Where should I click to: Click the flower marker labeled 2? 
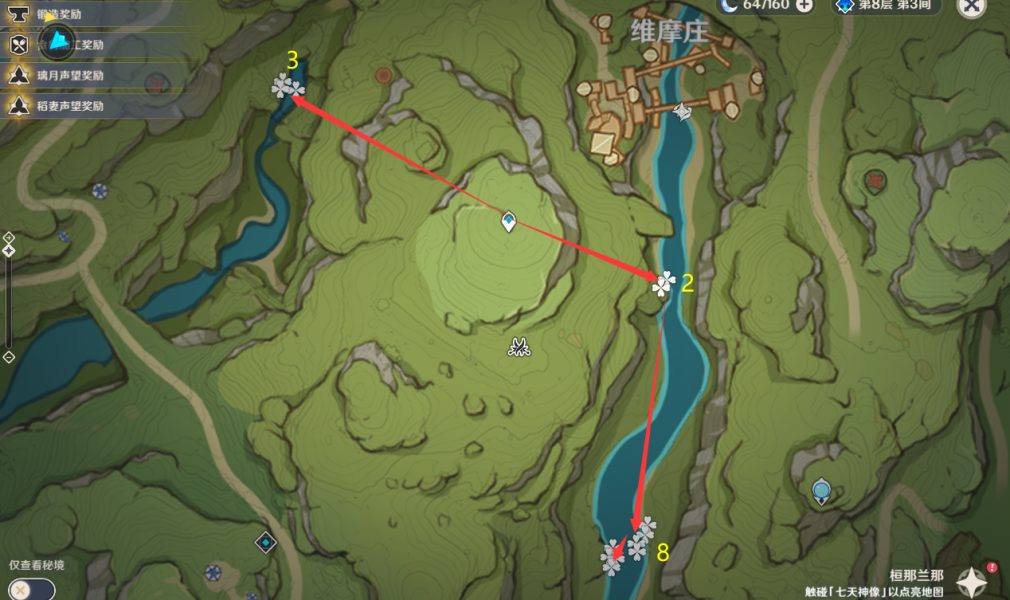(x=662, y=285)
